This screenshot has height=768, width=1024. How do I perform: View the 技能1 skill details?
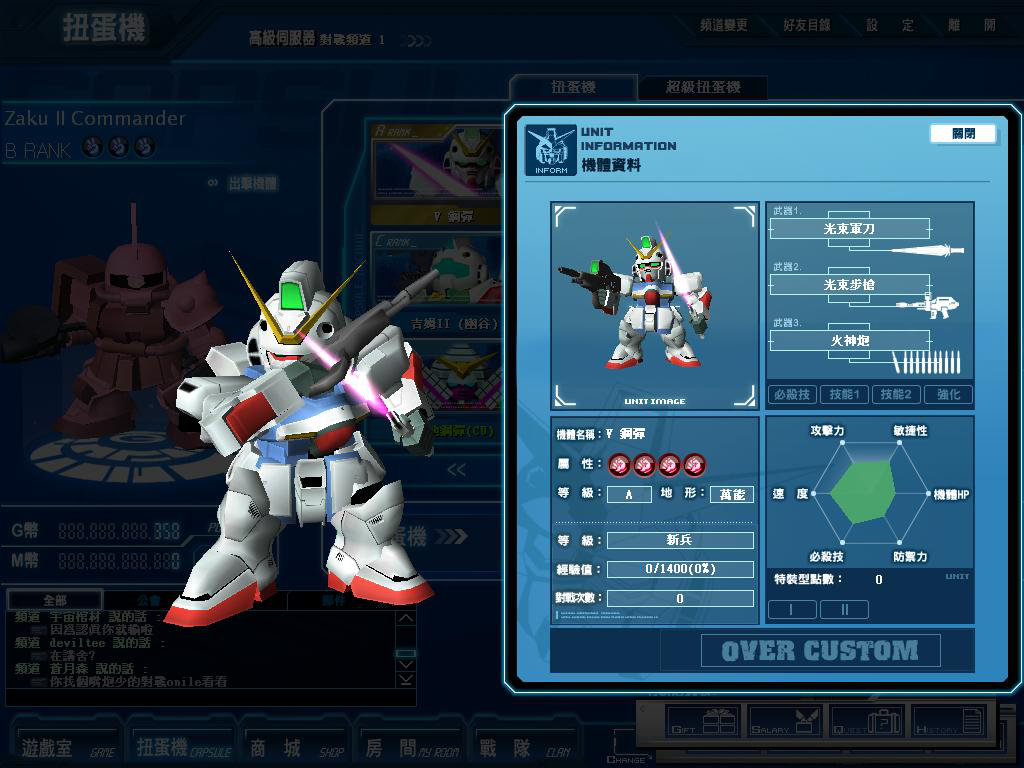coord(844,395)
